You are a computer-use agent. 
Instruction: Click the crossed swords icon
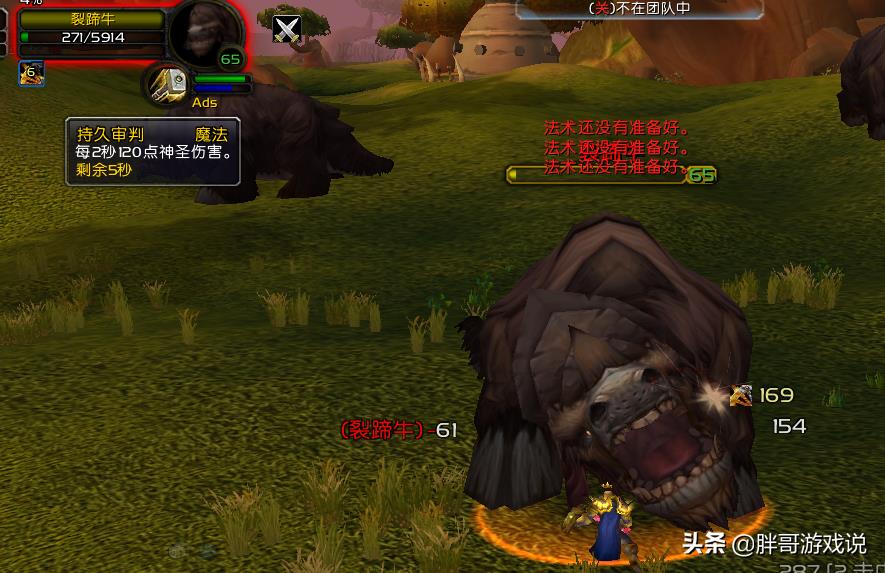click(287, 30)
